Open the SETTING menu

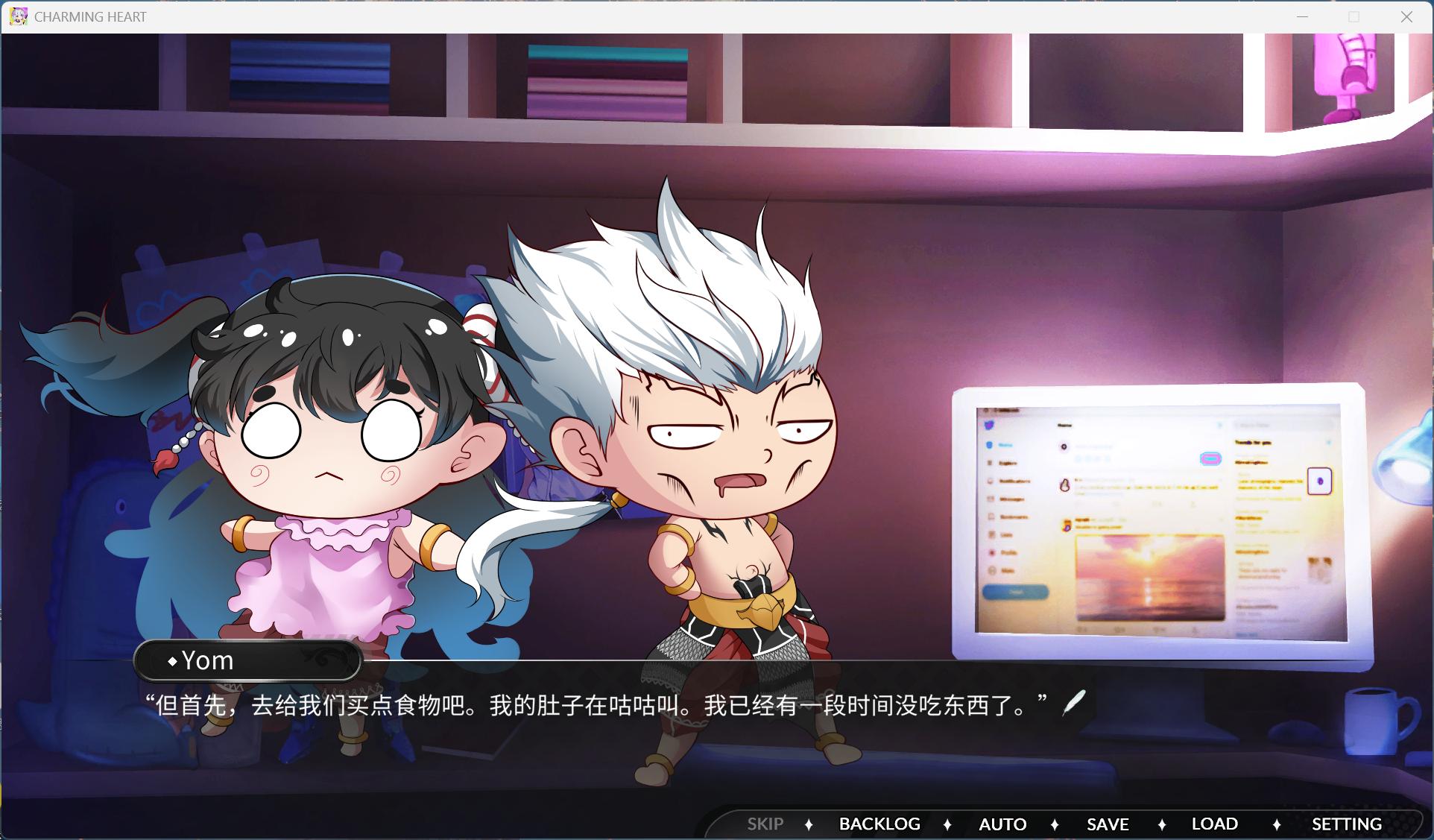coord(1346,824)
